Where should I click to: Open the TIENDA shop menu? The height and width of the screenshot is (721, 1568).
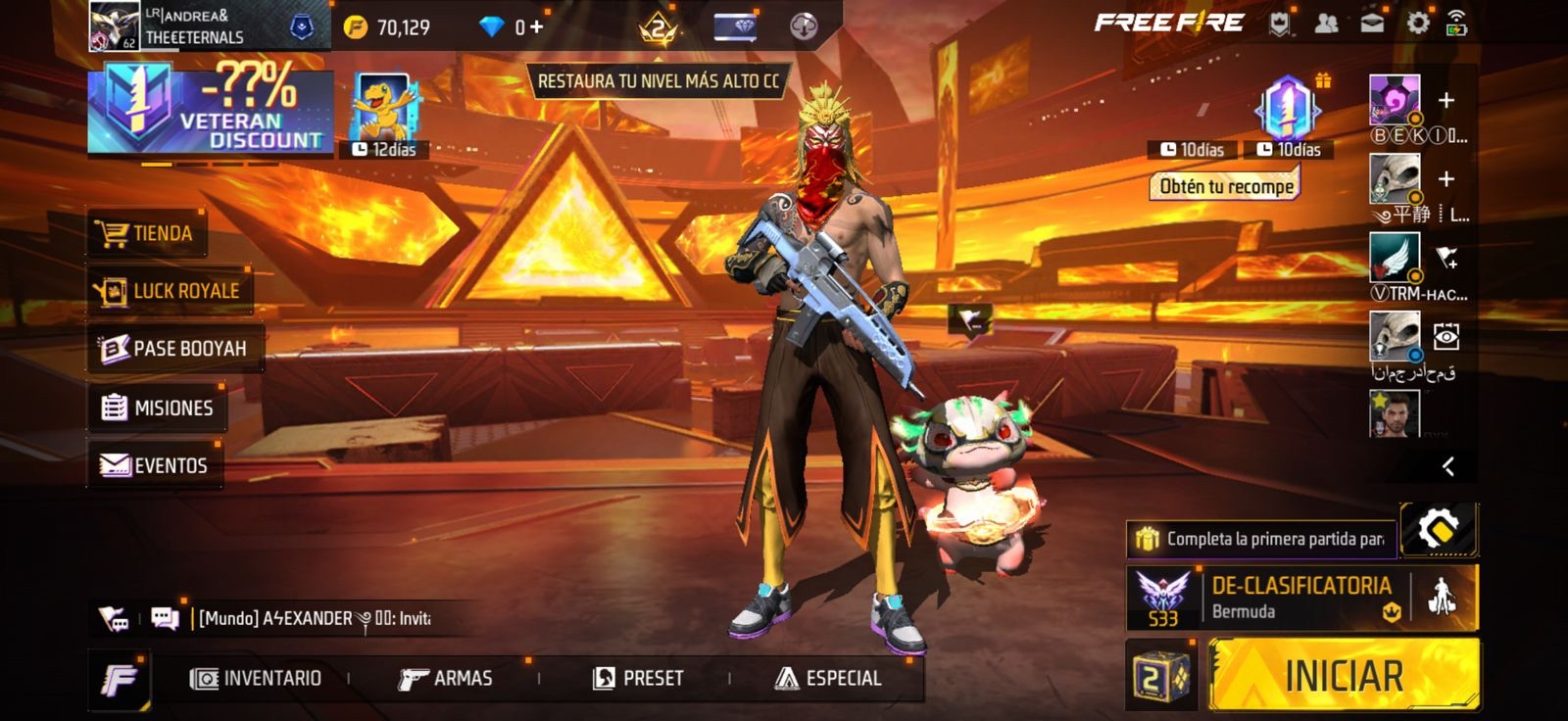click(x=147, y=233)
